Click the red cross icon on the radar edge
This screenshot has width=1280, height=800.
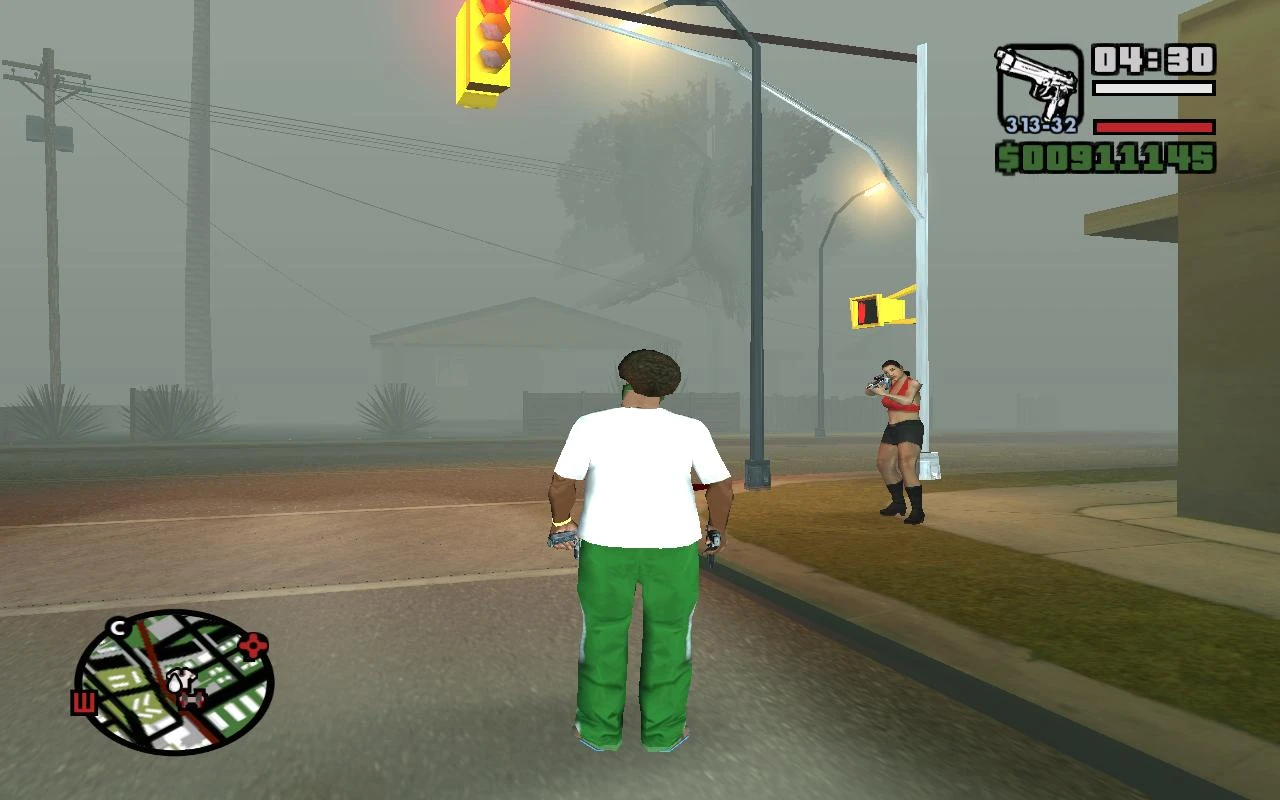tap(252, 646)
